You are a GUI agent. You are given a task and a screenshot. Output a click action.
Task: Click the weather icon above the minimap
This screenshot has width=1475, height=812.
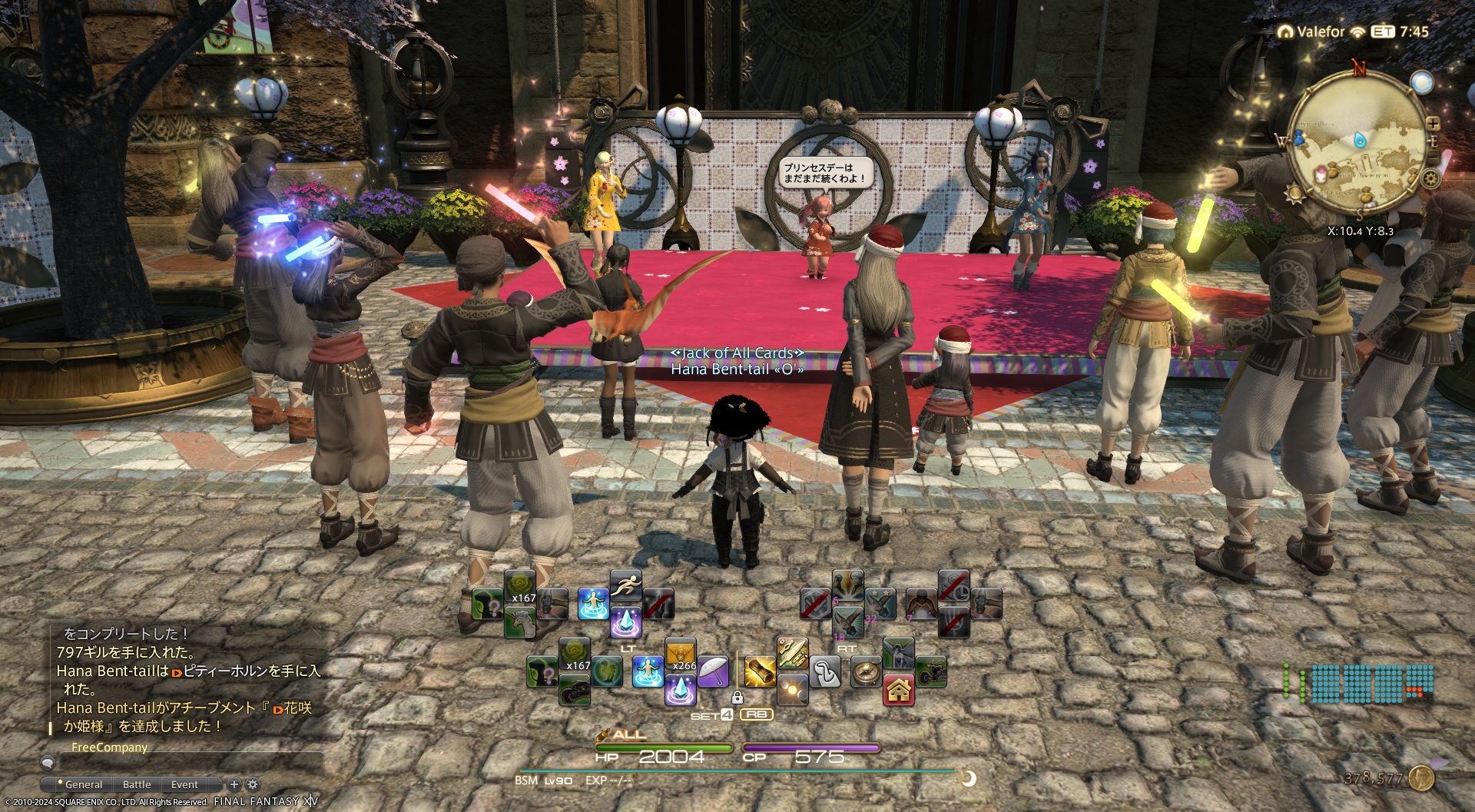[1422, 82]
